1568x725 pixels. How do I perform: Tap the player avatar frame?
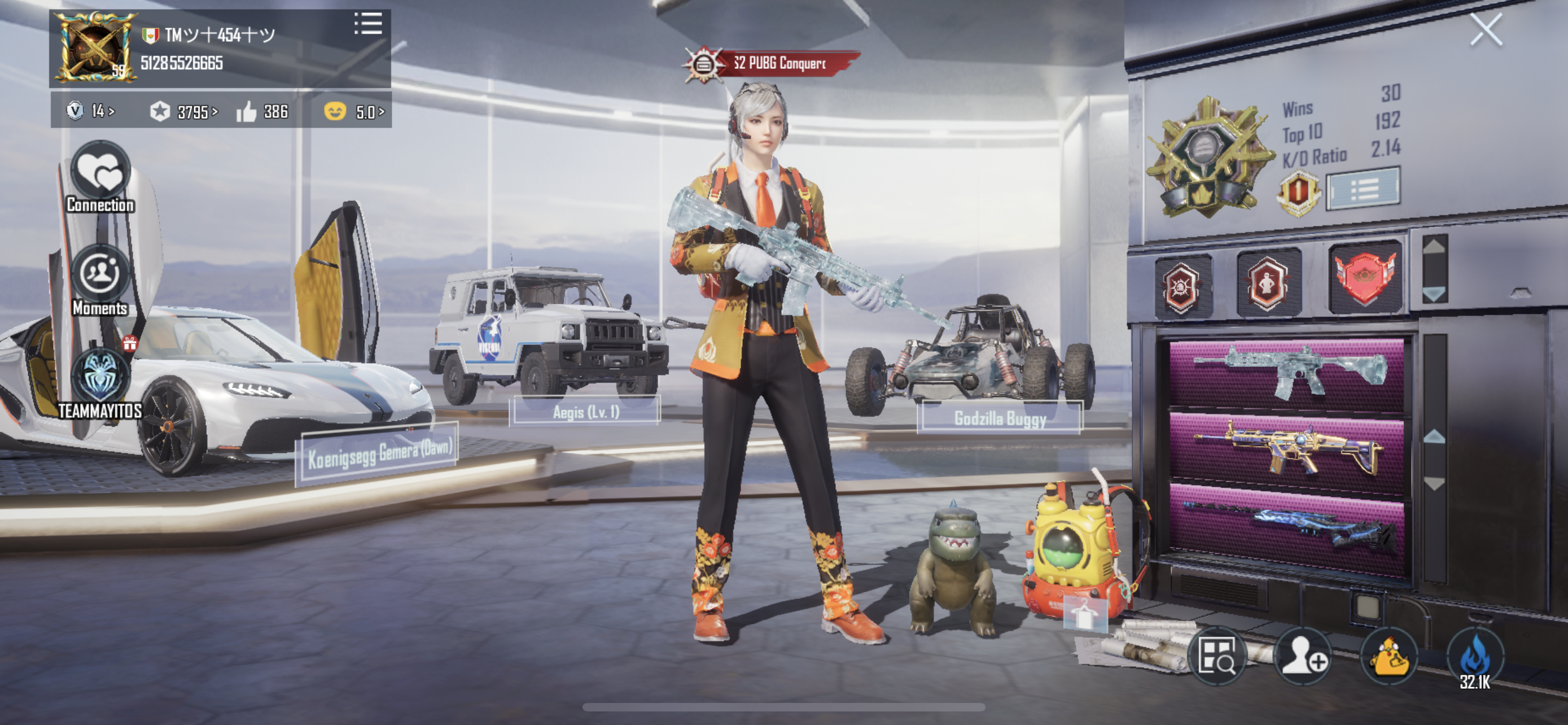[x=94, y=47]
